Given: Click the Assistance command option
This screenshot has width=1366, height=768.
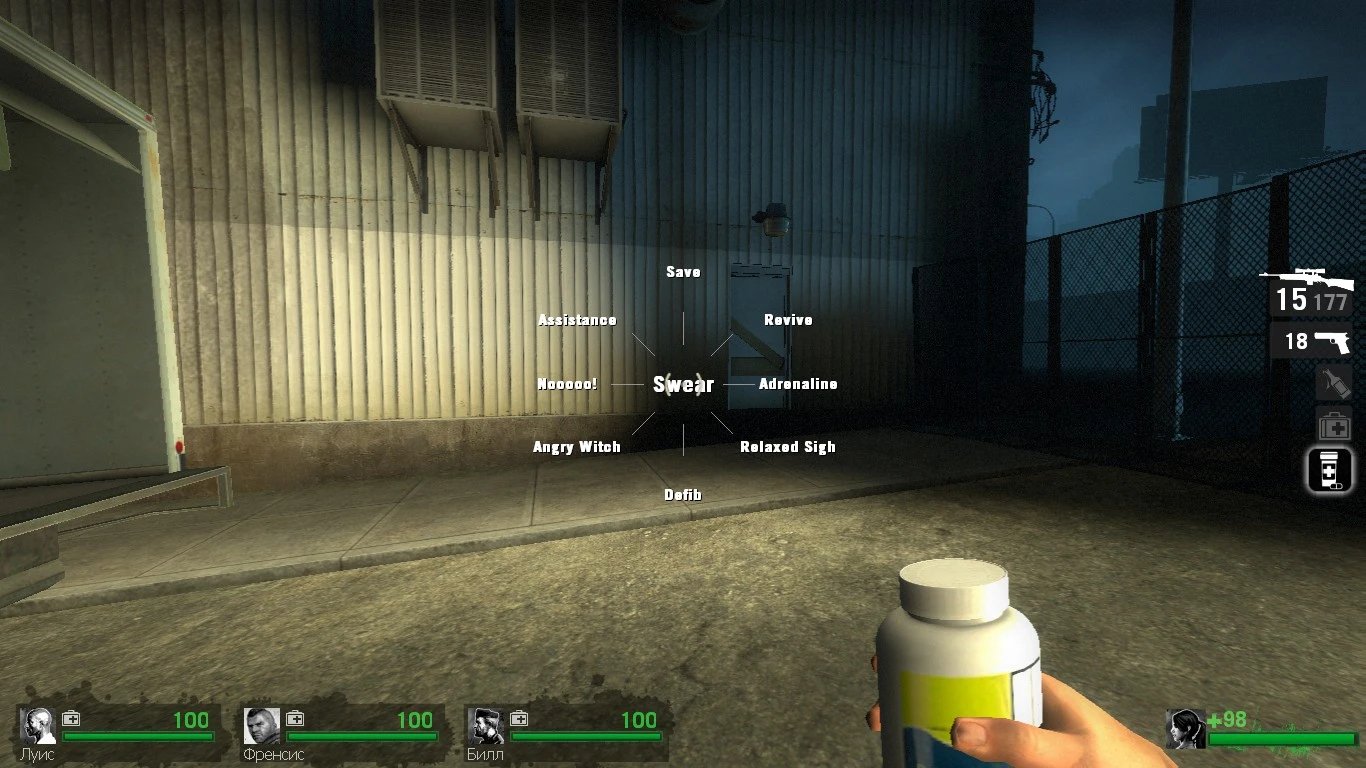Looking at the screenshot, I should coord(576,319).
